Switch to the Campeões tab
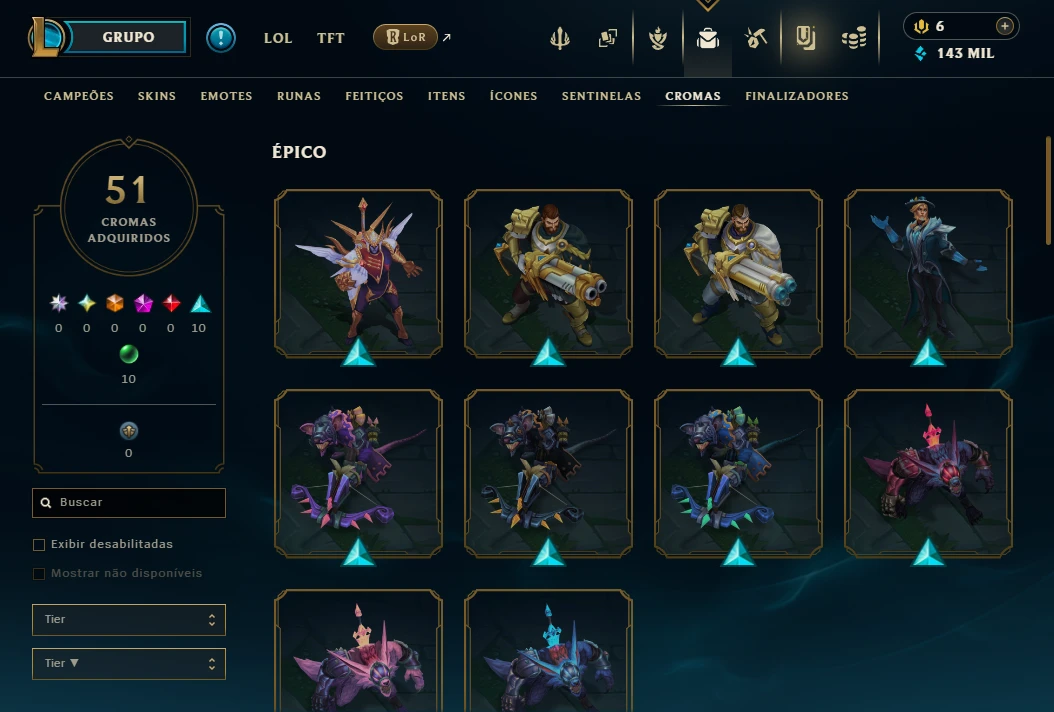Viewport: 1054px width, 712px height. (x=79, y=96)
